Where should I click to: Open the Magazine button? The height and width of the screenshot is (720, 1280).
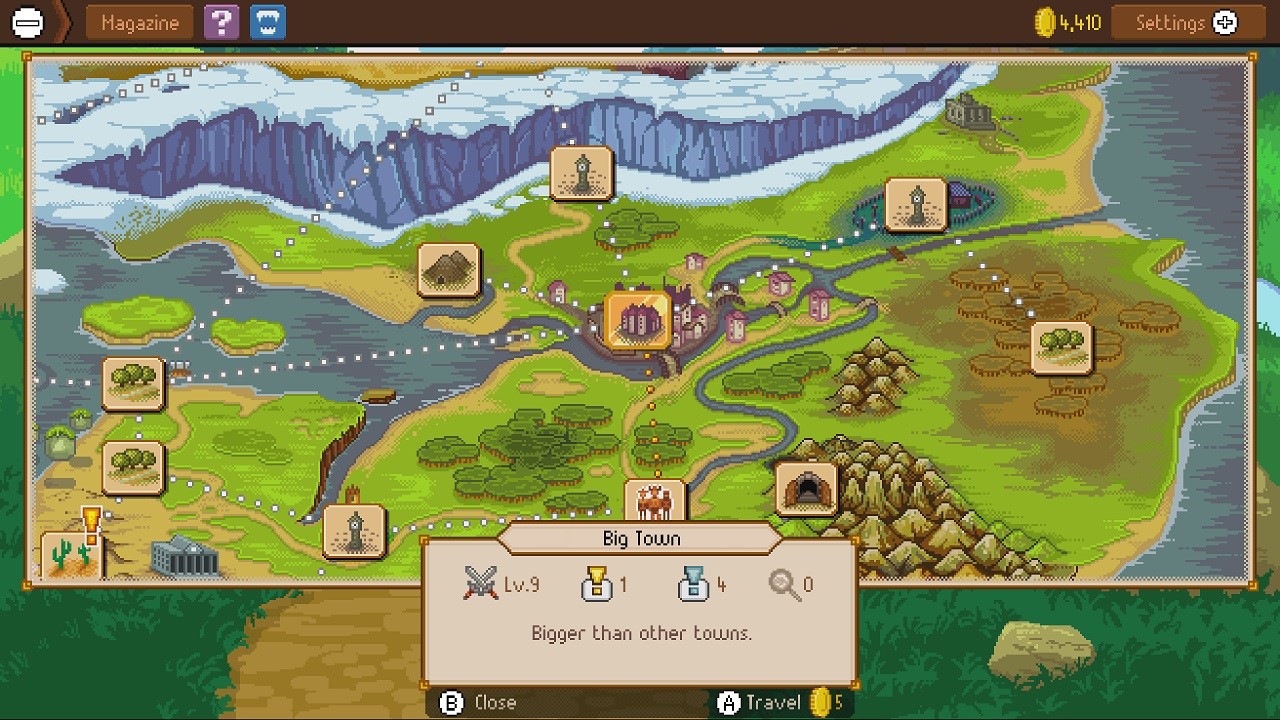(x=139, y=23)
